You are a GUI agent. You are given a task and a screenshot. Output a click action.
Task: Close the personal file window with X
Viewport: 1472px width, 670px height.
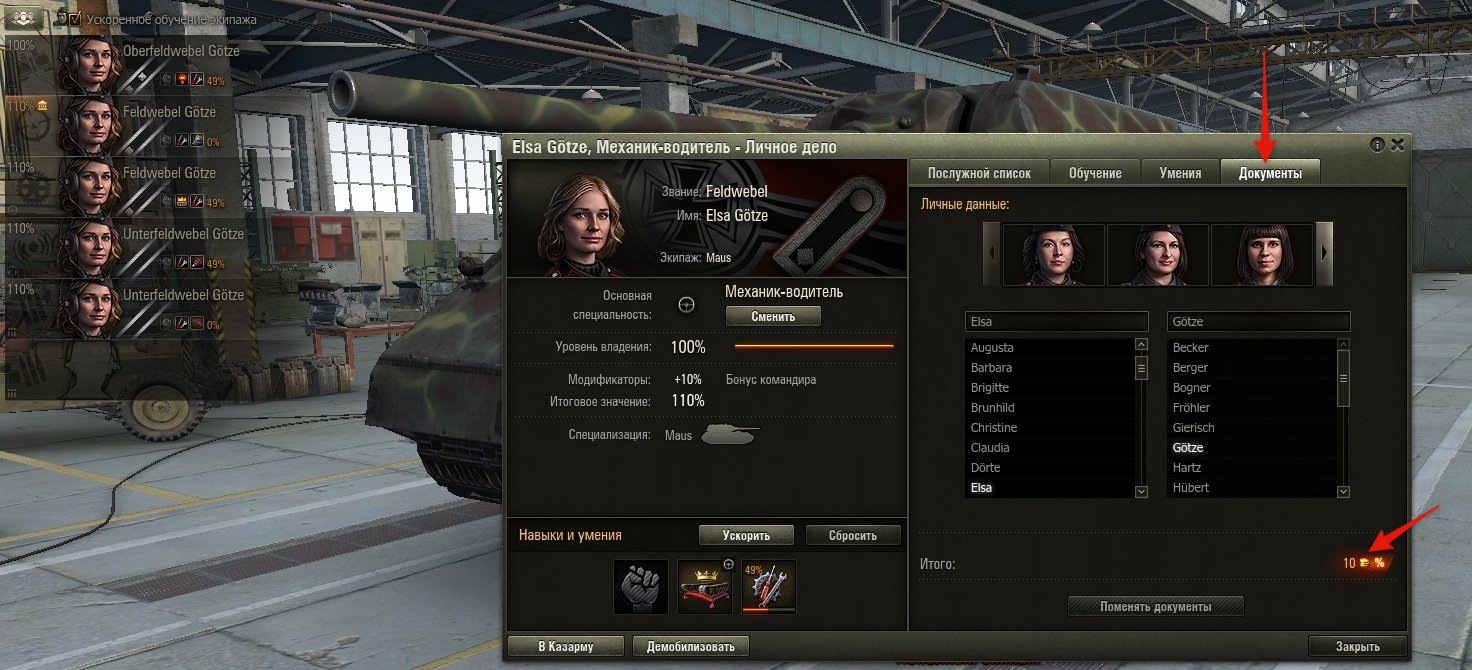click(x=1397, y=145)
